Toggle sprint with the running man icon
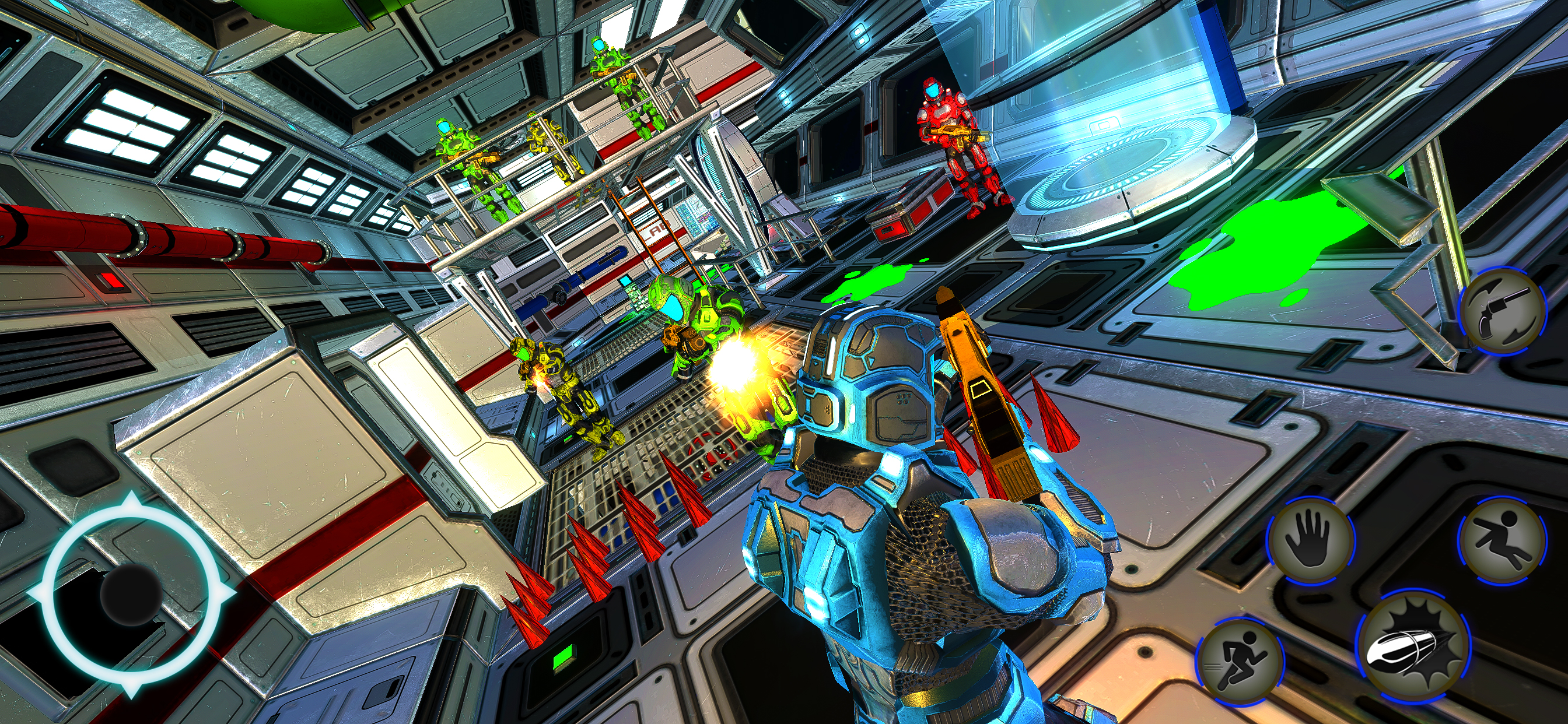The width and height of the screenshot is (1568, 724). (x=1240, y=662)
